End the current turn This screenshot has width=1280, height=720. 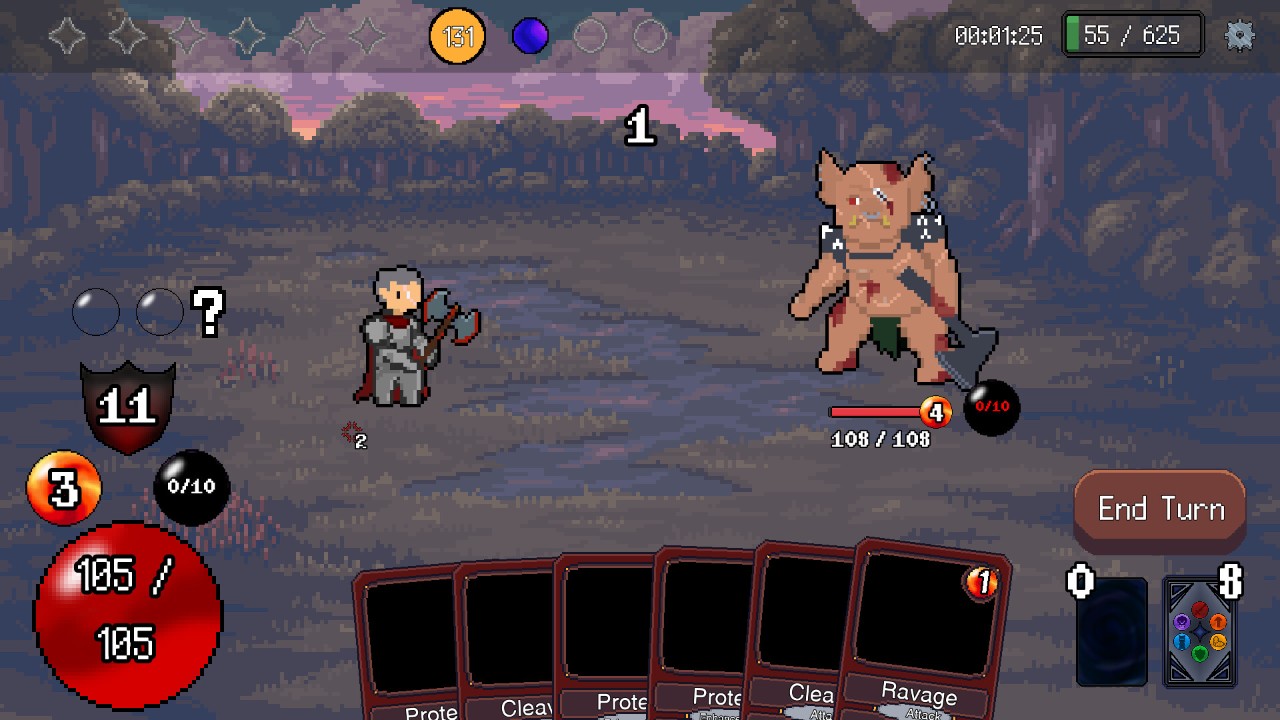(1160, 509)
